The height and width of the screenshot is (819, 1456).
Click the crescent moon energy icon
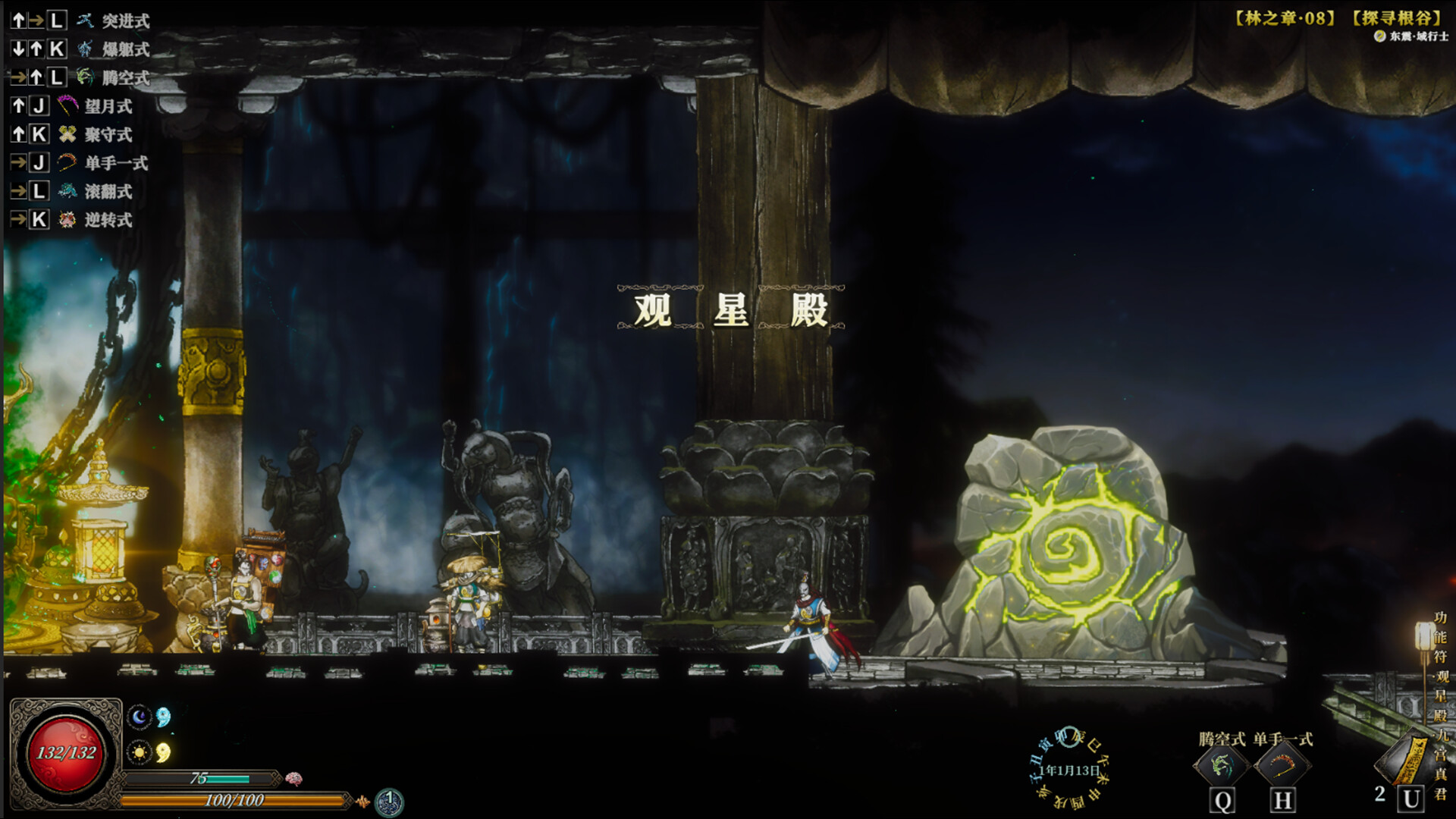[139, 717]
